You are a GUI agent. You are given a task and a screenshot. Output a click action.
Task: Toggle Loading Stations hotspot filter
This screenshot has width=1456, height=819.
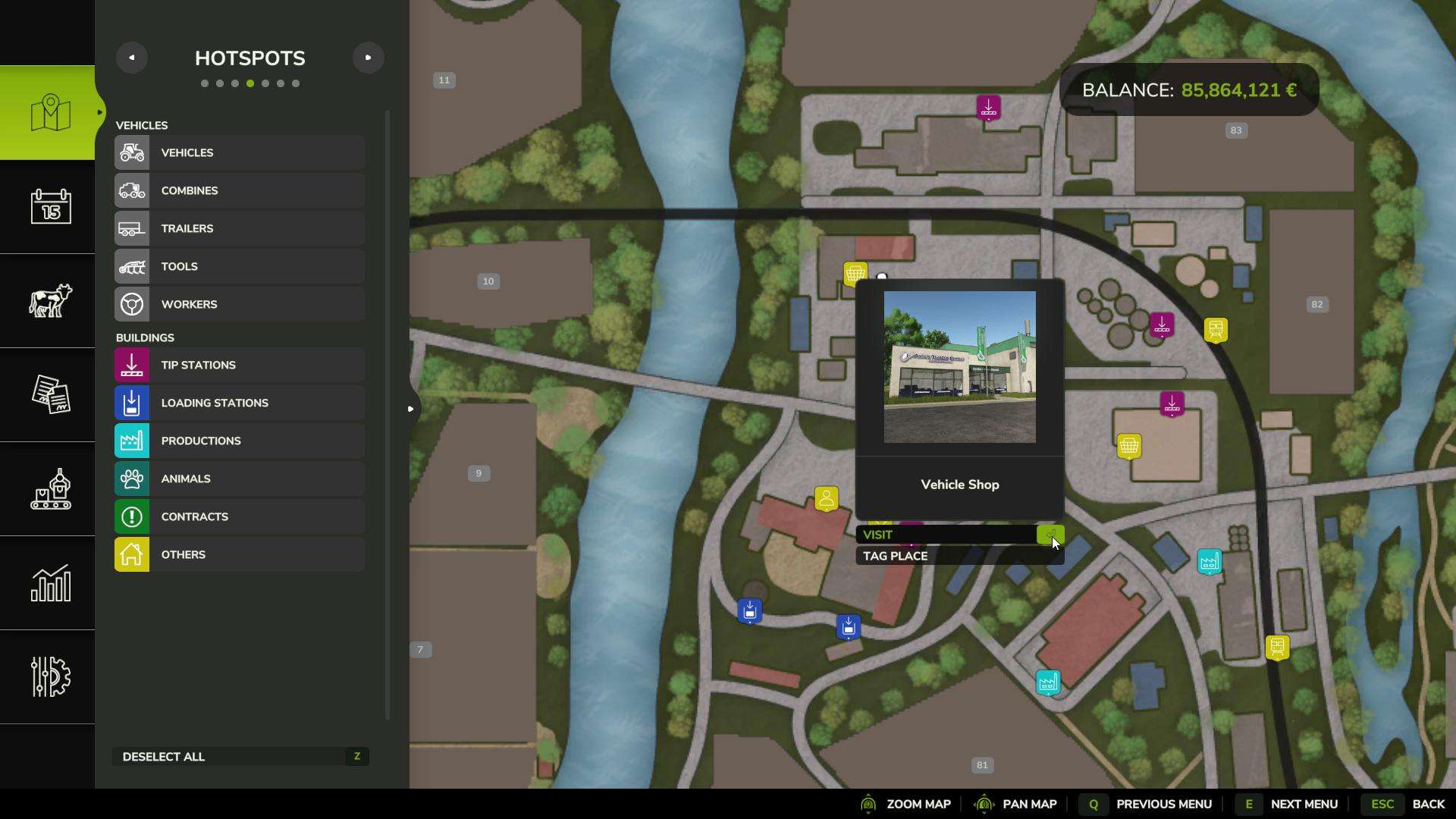[240, 403]
